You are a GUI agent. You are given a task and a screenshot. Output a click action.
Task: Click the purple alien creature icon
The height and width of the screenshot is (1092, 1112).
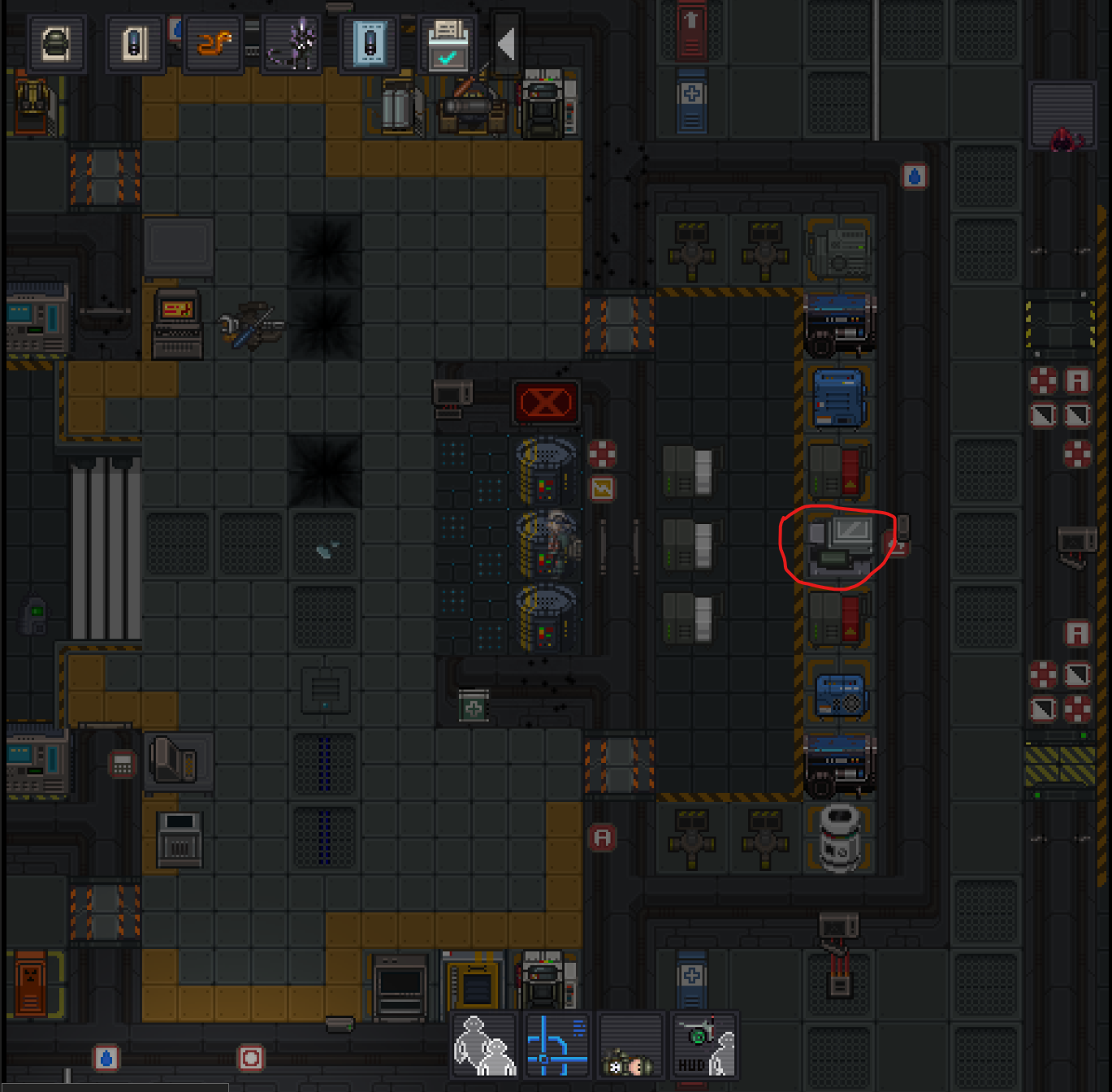click(x=292, y=44)
